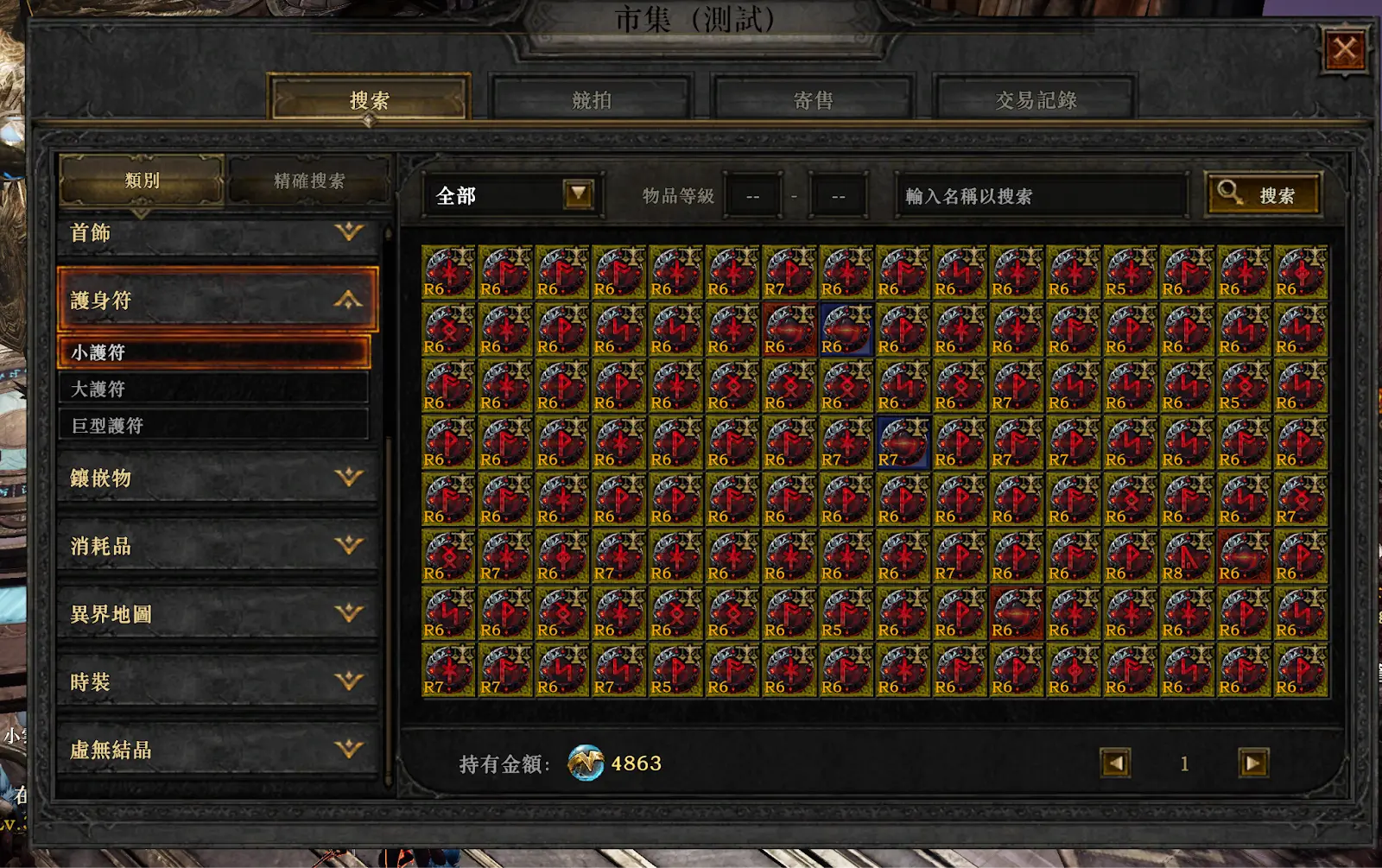This screenshot has height=868, width=1382.
Task: Open the 異界地圖 maps category
Action: coord(218,614)
